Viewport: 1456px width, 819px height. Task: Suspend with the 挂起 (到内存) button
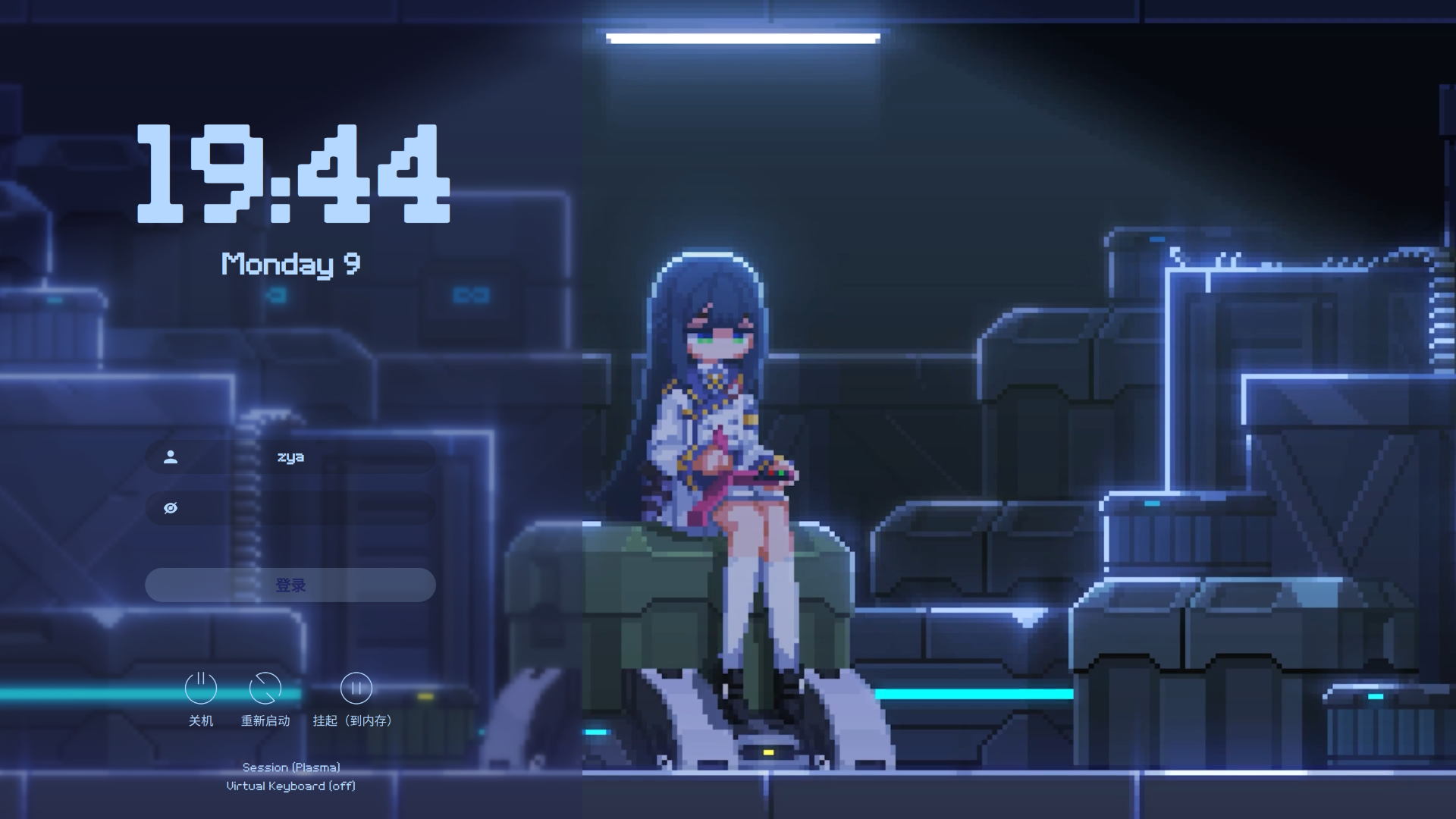pos(356,689)
